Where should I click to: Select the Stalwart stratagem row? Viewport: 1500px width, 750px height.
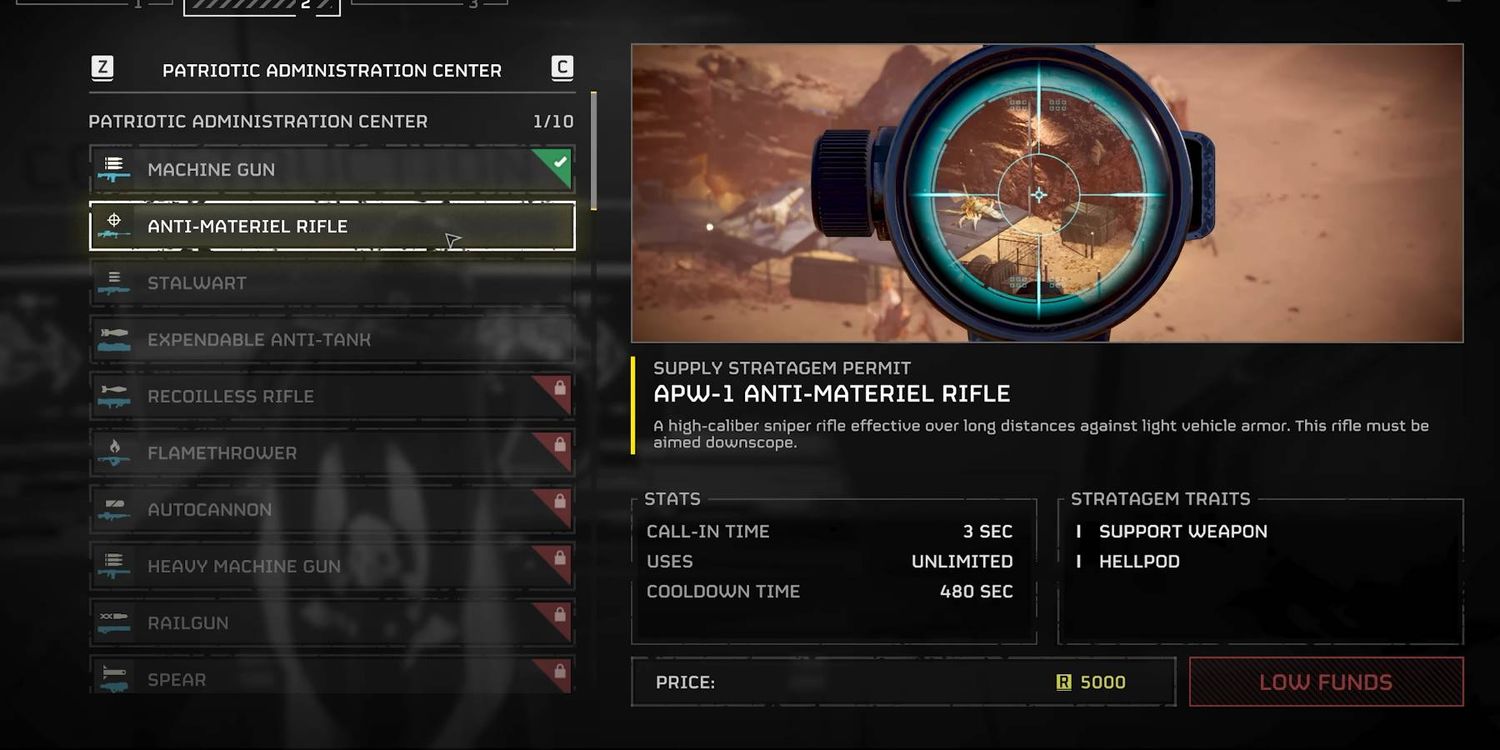[331, 283]
